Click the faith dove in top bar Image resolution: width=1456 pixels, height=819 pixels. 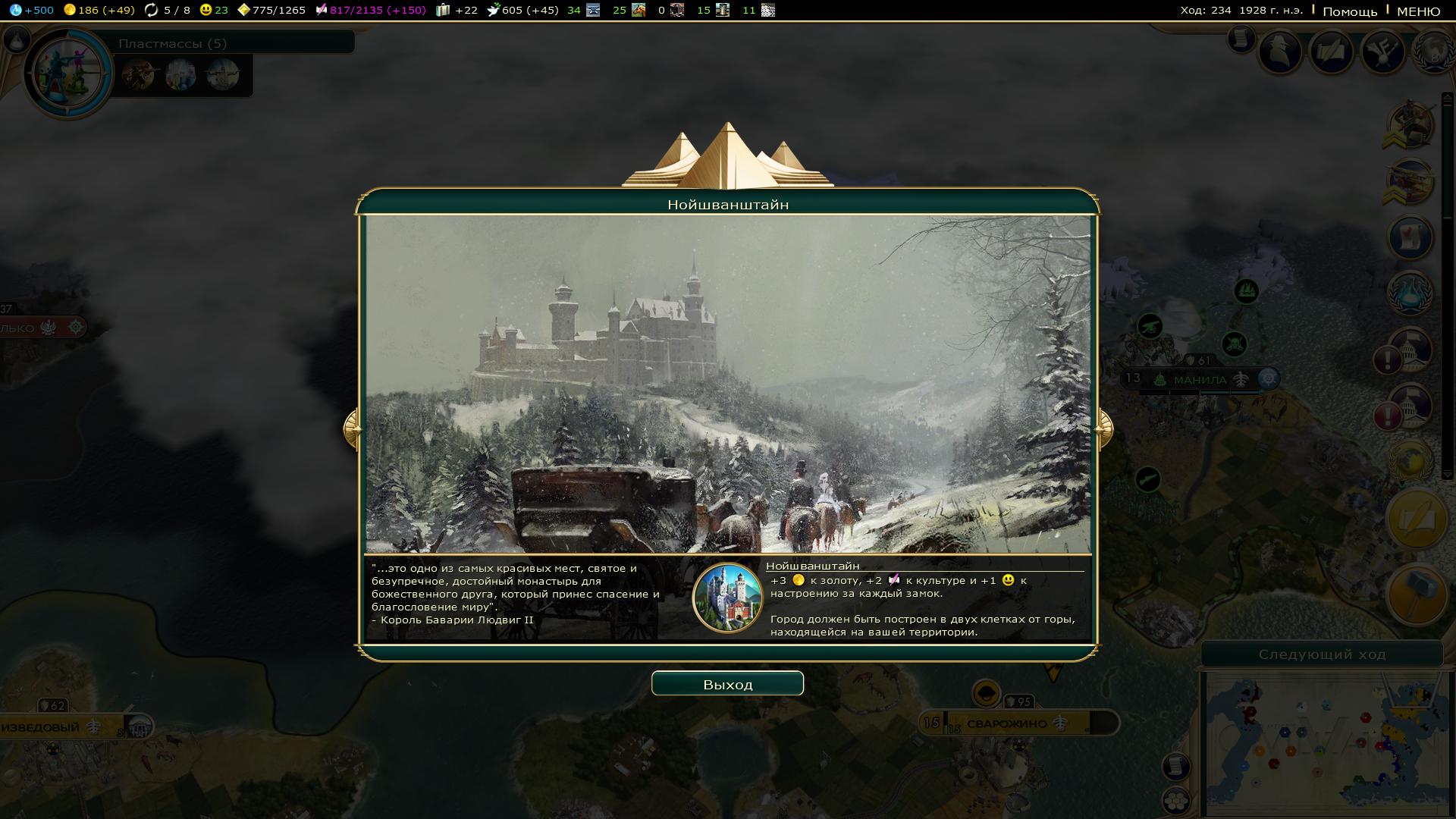pos(522,10)
